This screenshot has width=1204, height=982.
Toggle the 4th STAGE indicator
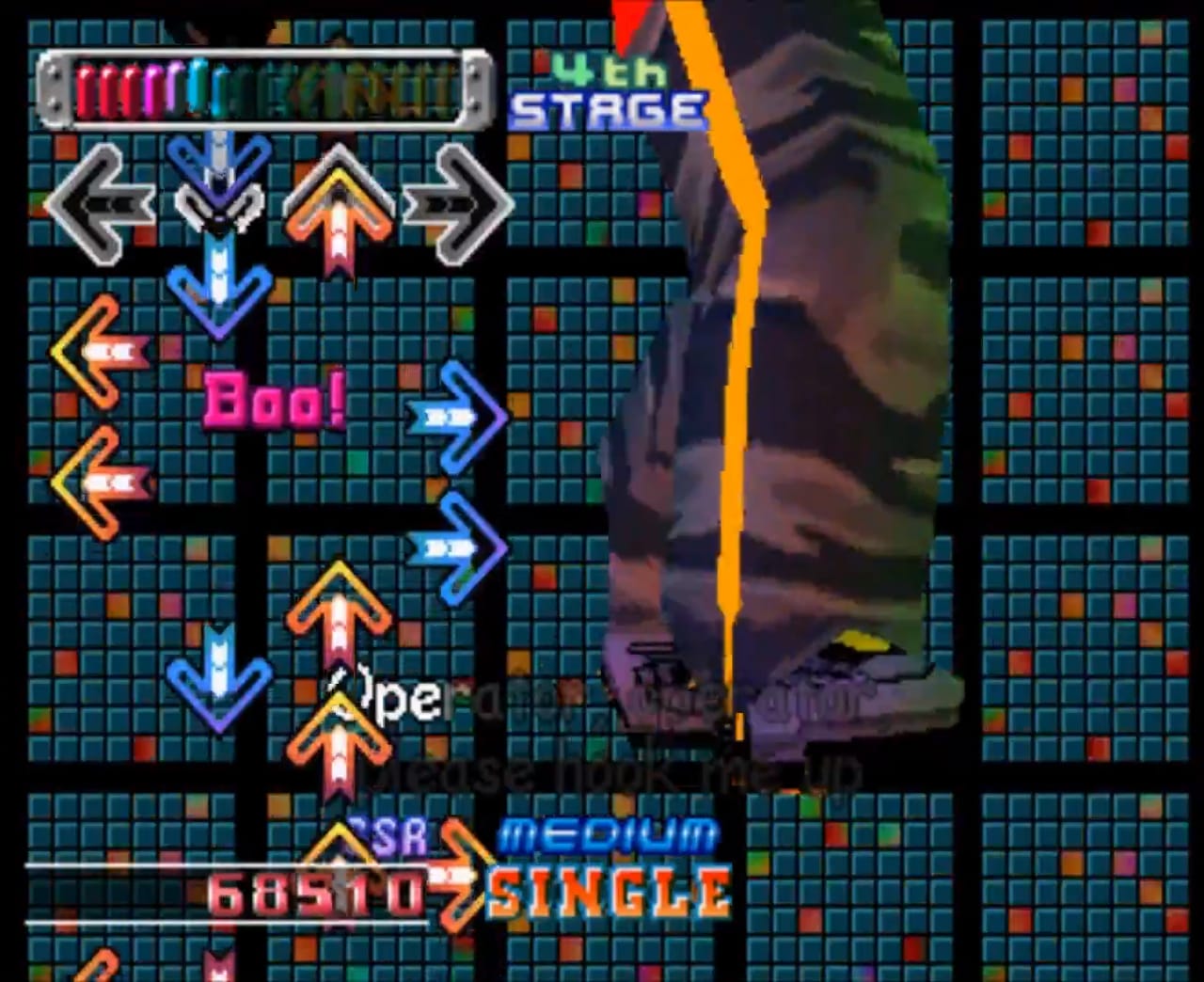point(607,89)
